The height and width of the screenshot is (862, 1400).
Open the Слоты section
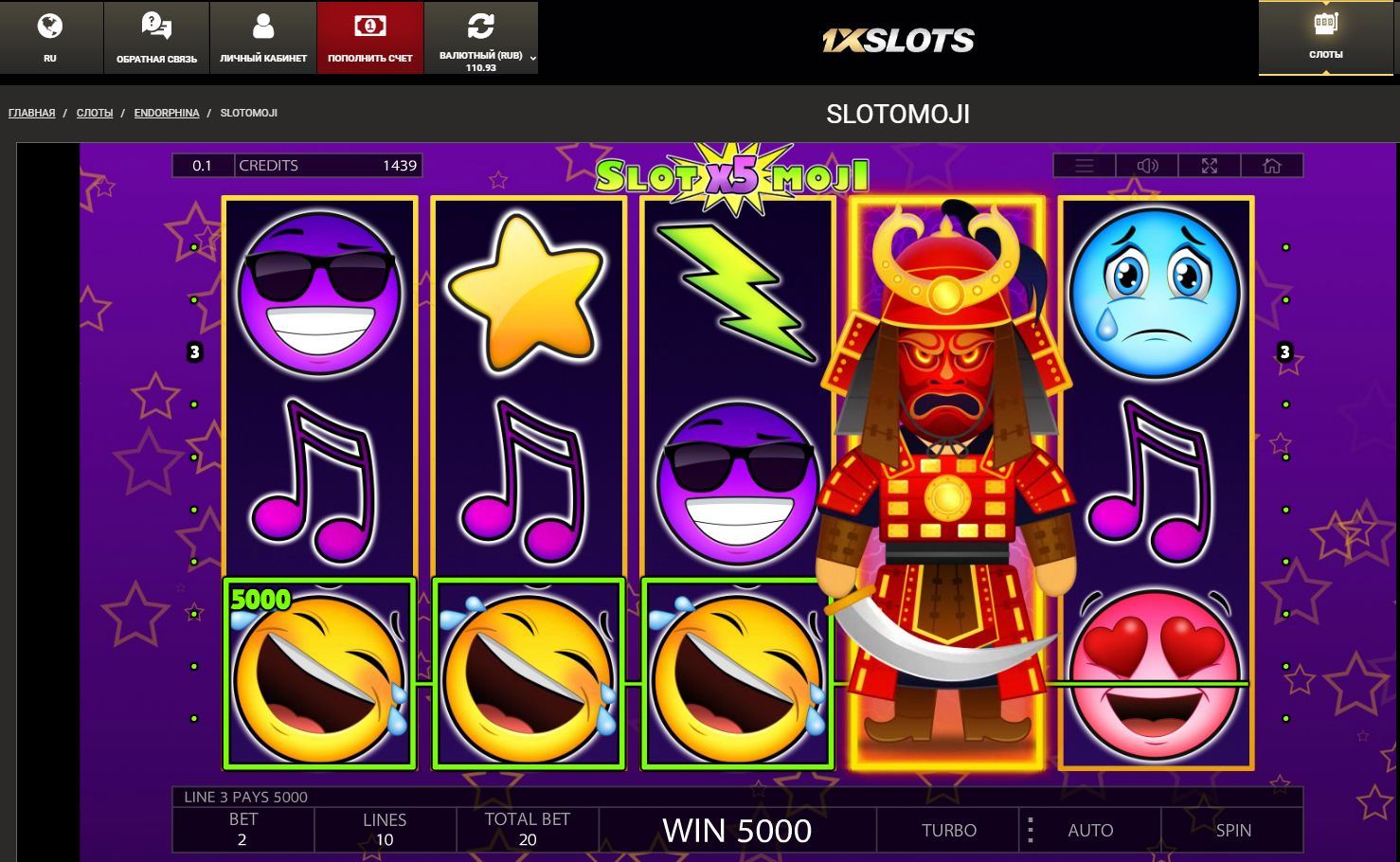tap(1325, 37)
